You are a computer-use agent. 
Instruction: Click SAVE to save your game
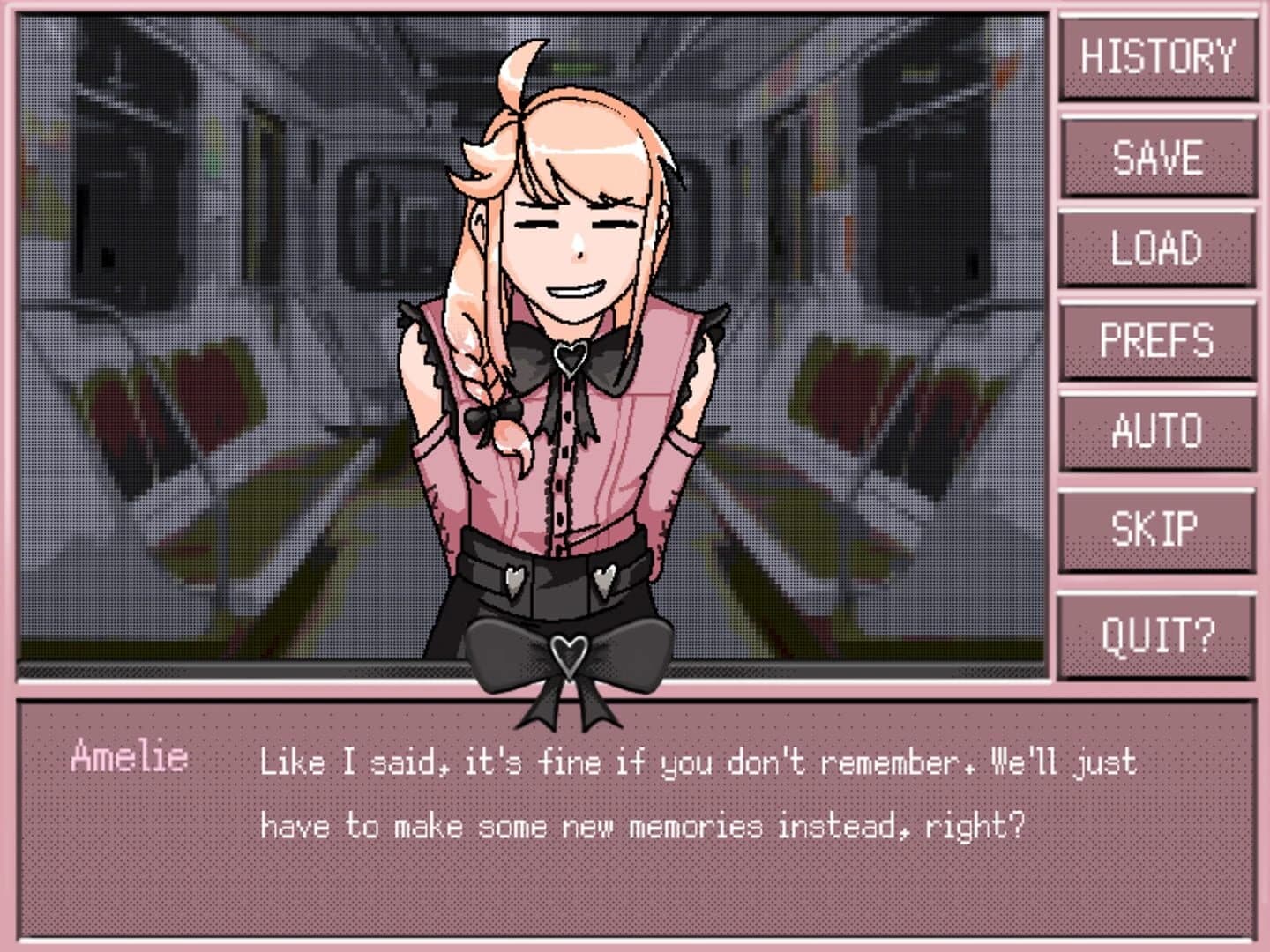(x=1158, y=159)
